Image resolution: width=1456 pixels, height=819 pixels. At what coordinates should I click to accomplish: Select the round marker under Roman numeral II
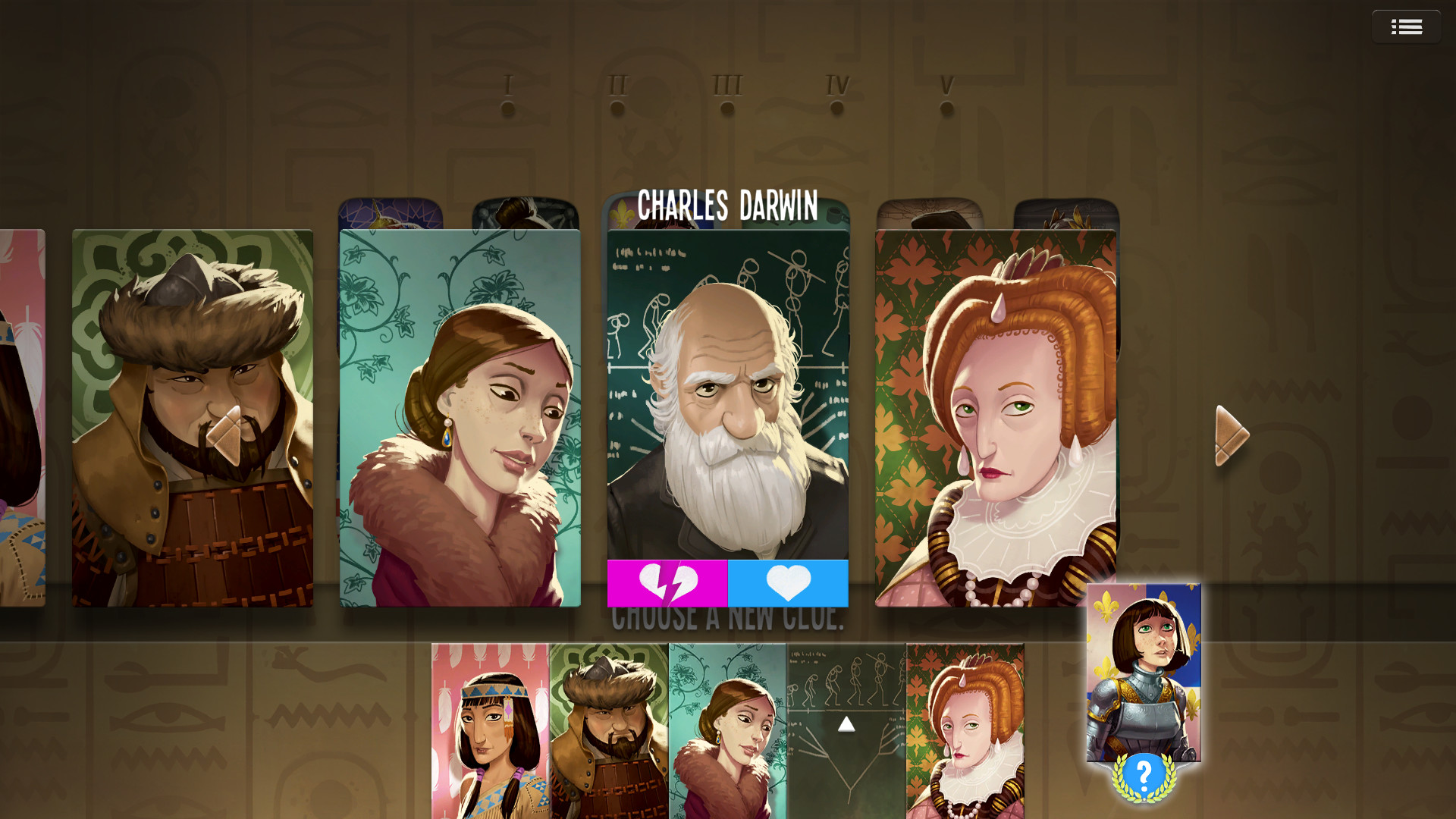tap(616, 107)
